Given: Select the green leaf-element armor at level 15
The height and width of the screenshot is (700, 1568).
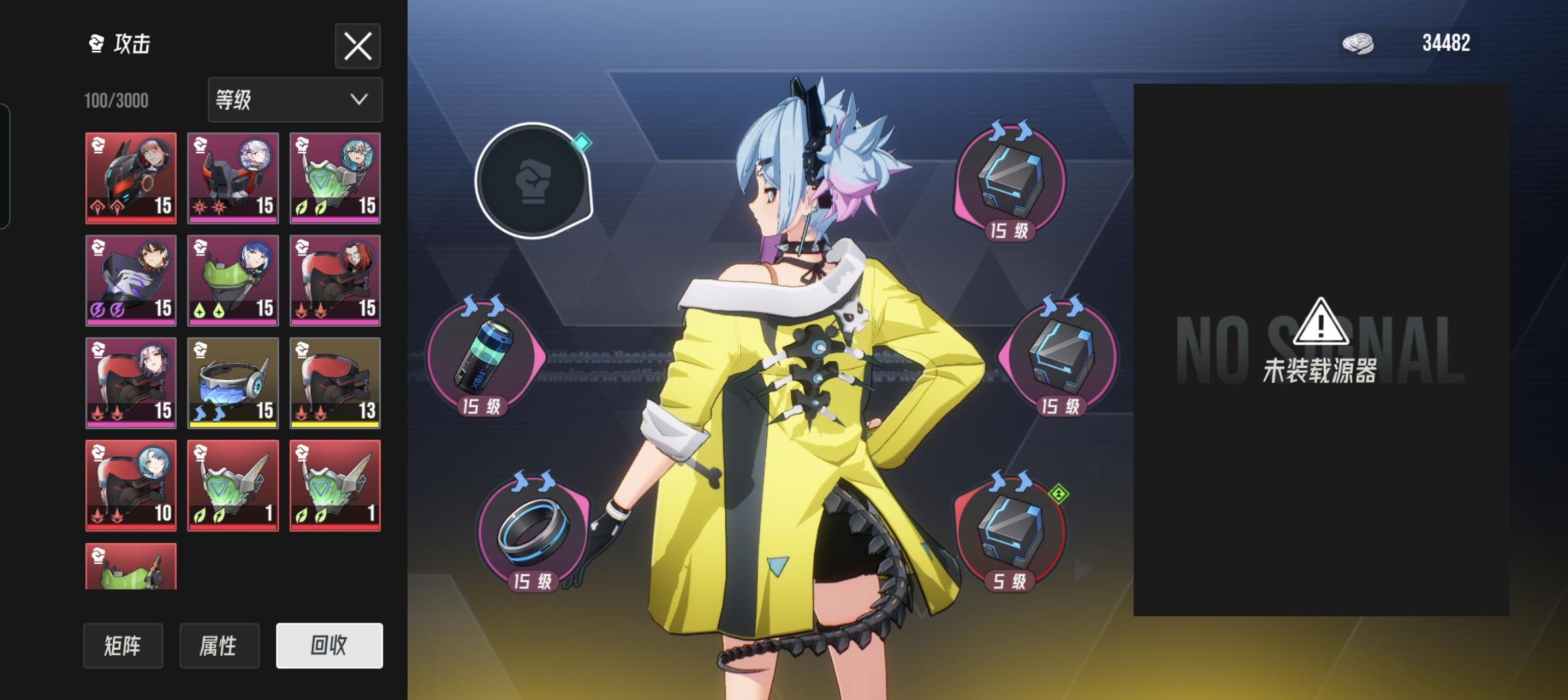Looking at the screenshot, I should [335, 178].
